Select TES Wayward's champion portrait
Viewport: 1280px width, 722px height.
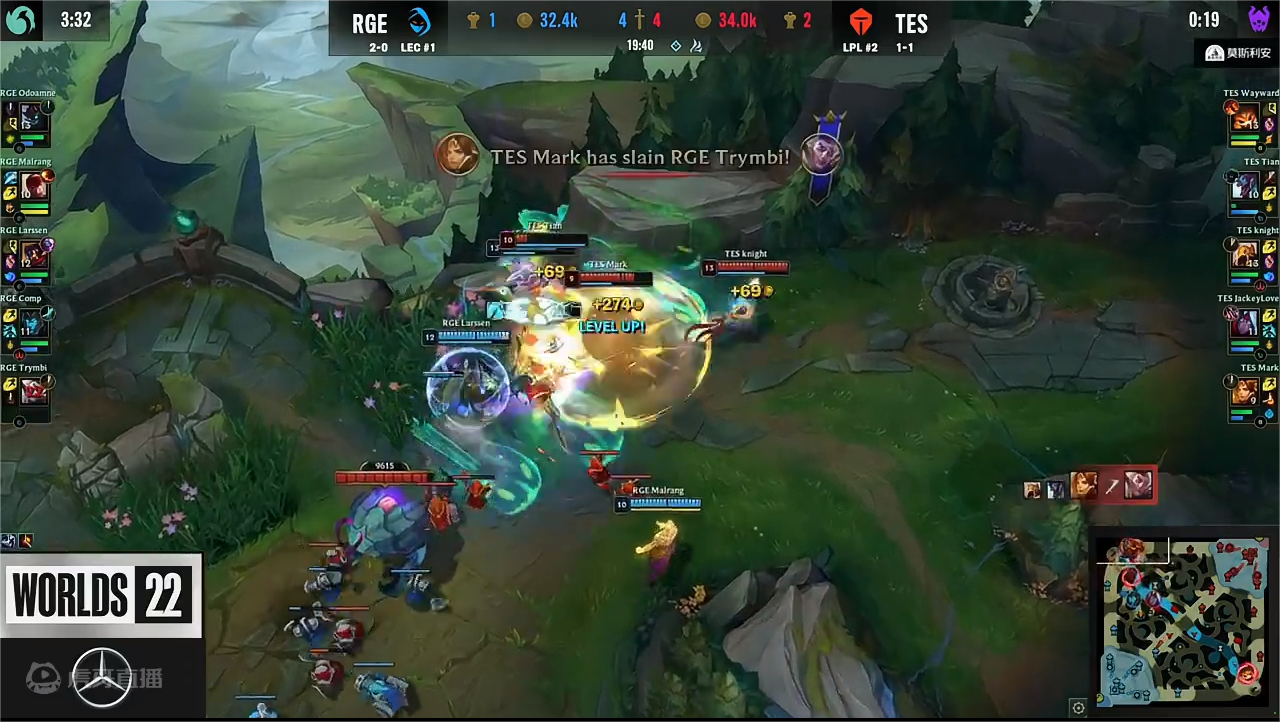click(1245, 119)
